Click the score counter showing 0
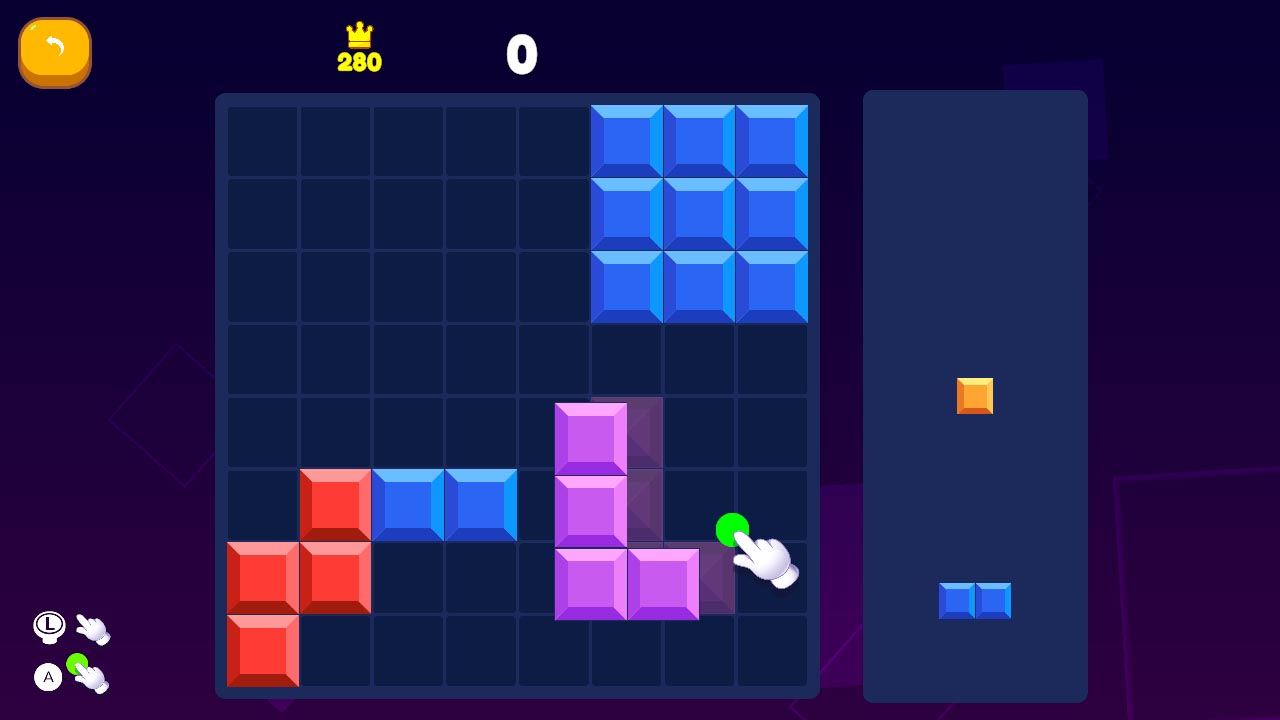Image resolution: width=1280 pixels, height=720 pixels. coord(524,55)
